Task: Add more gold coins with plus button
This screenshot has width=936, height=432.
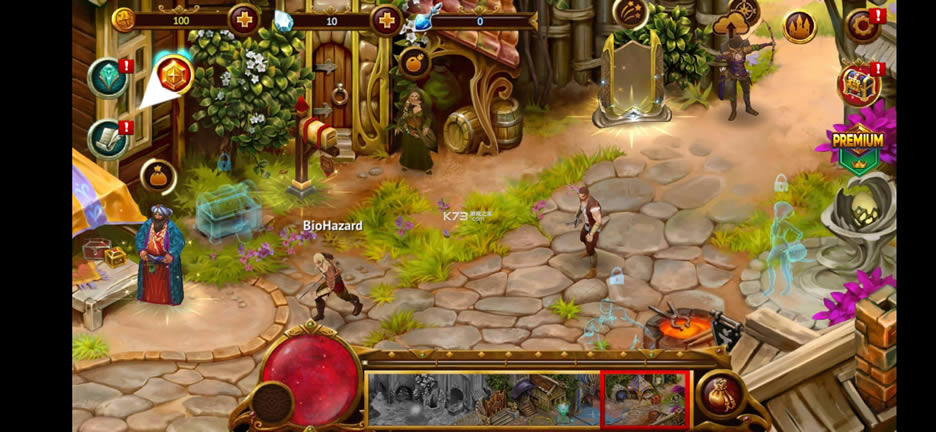Action: tap(243, 19)
